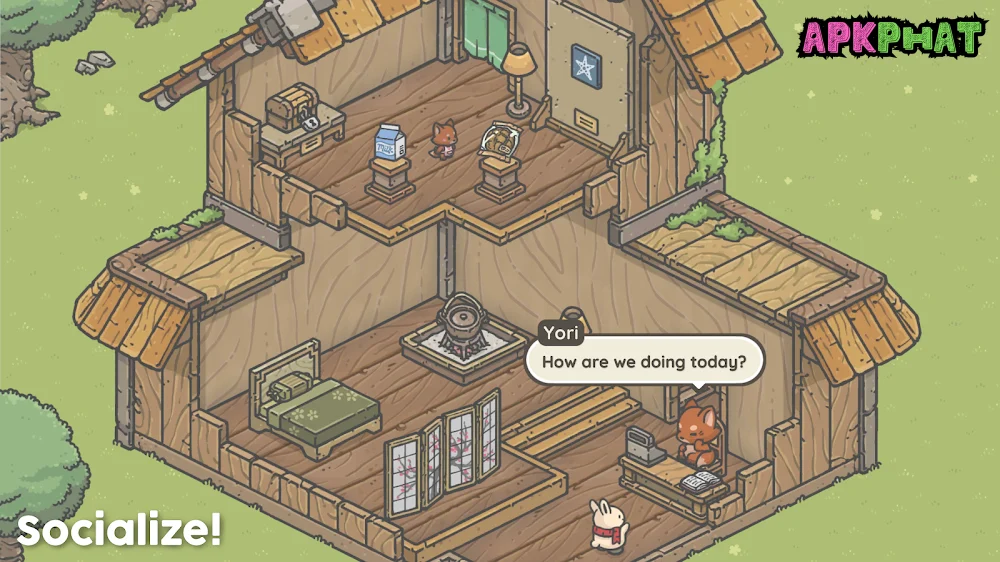Advance Yori's "How are we doing today?" dialogue bubble

coord(644,360)
